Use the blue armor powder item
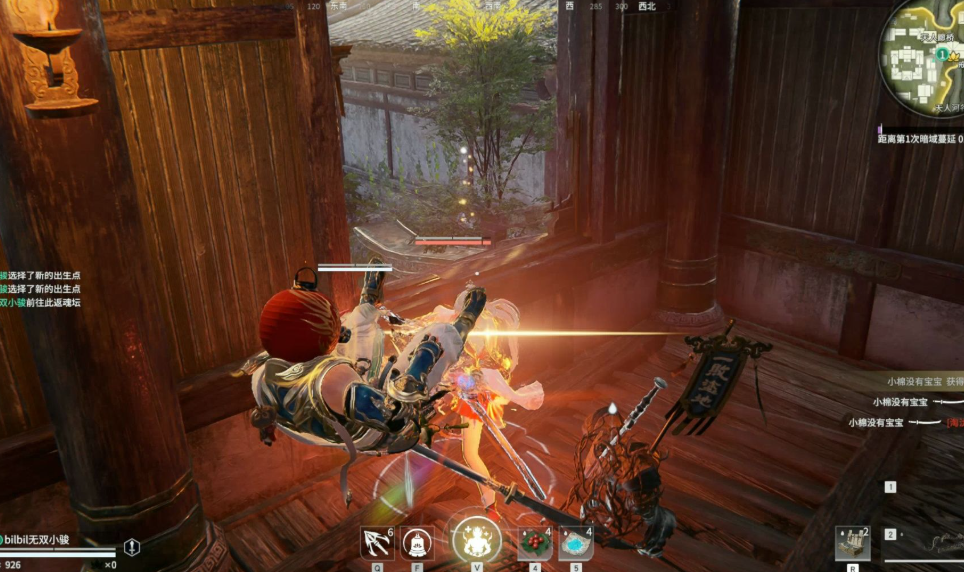The image size is (964, 572). (x=576, y=543)
